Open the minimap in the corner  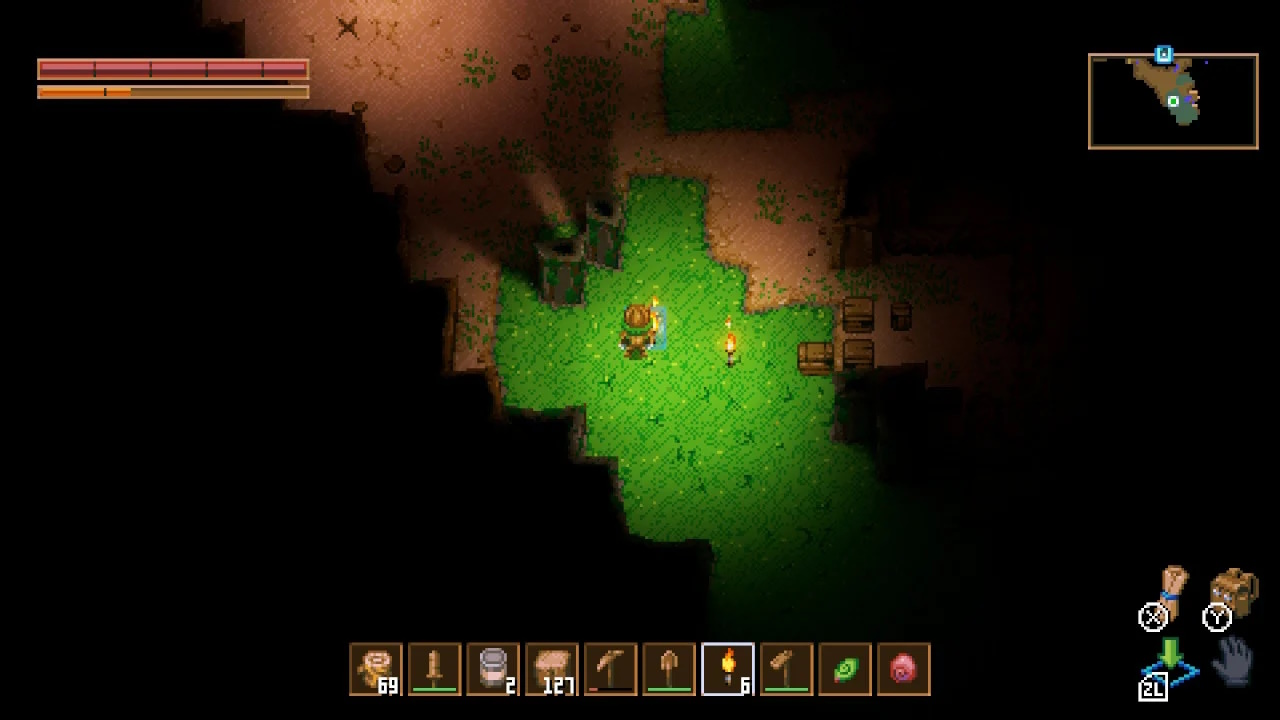[x=1173, y=101]
